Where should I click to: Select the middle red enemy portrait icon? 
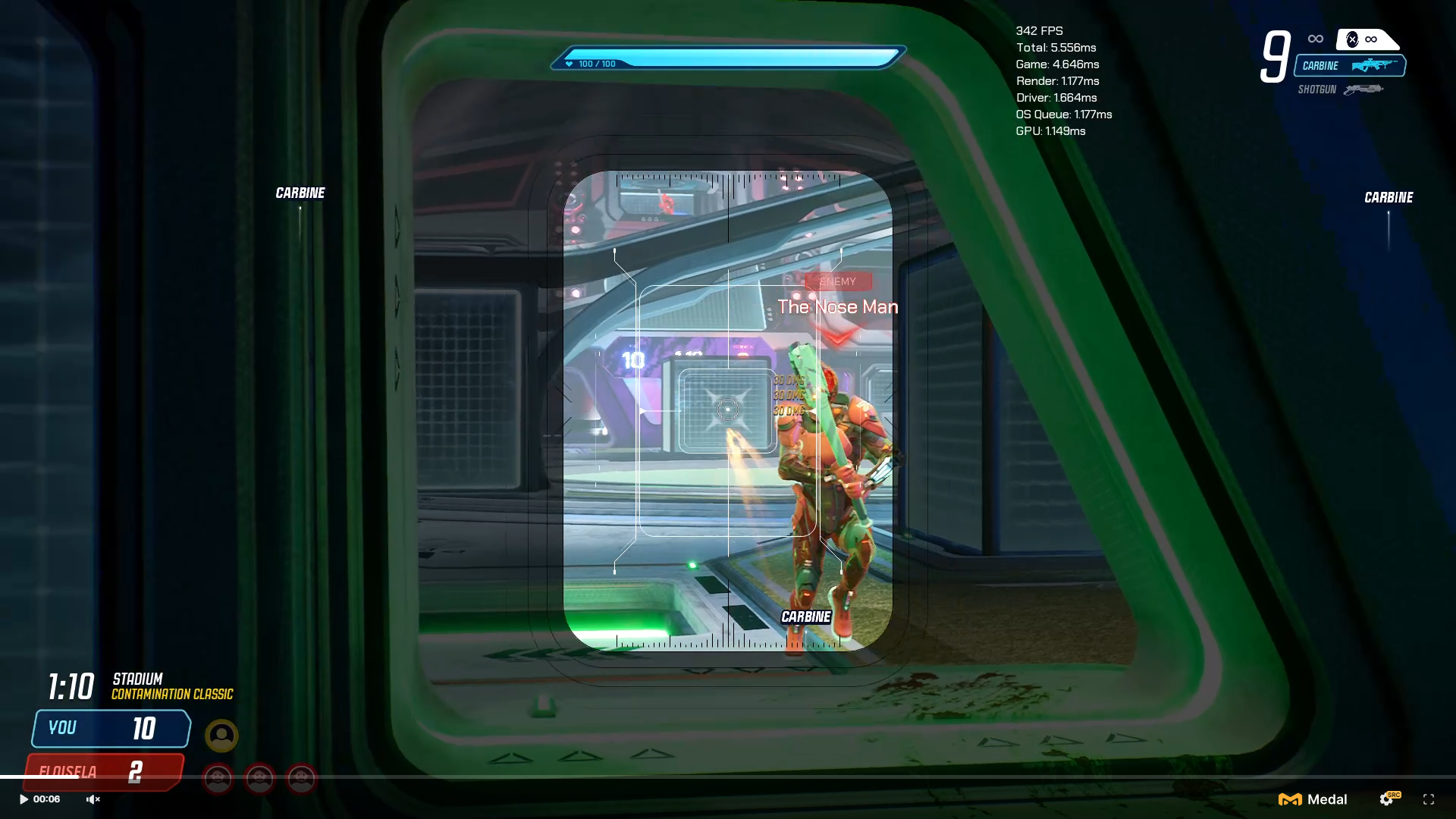coord(259,779)
